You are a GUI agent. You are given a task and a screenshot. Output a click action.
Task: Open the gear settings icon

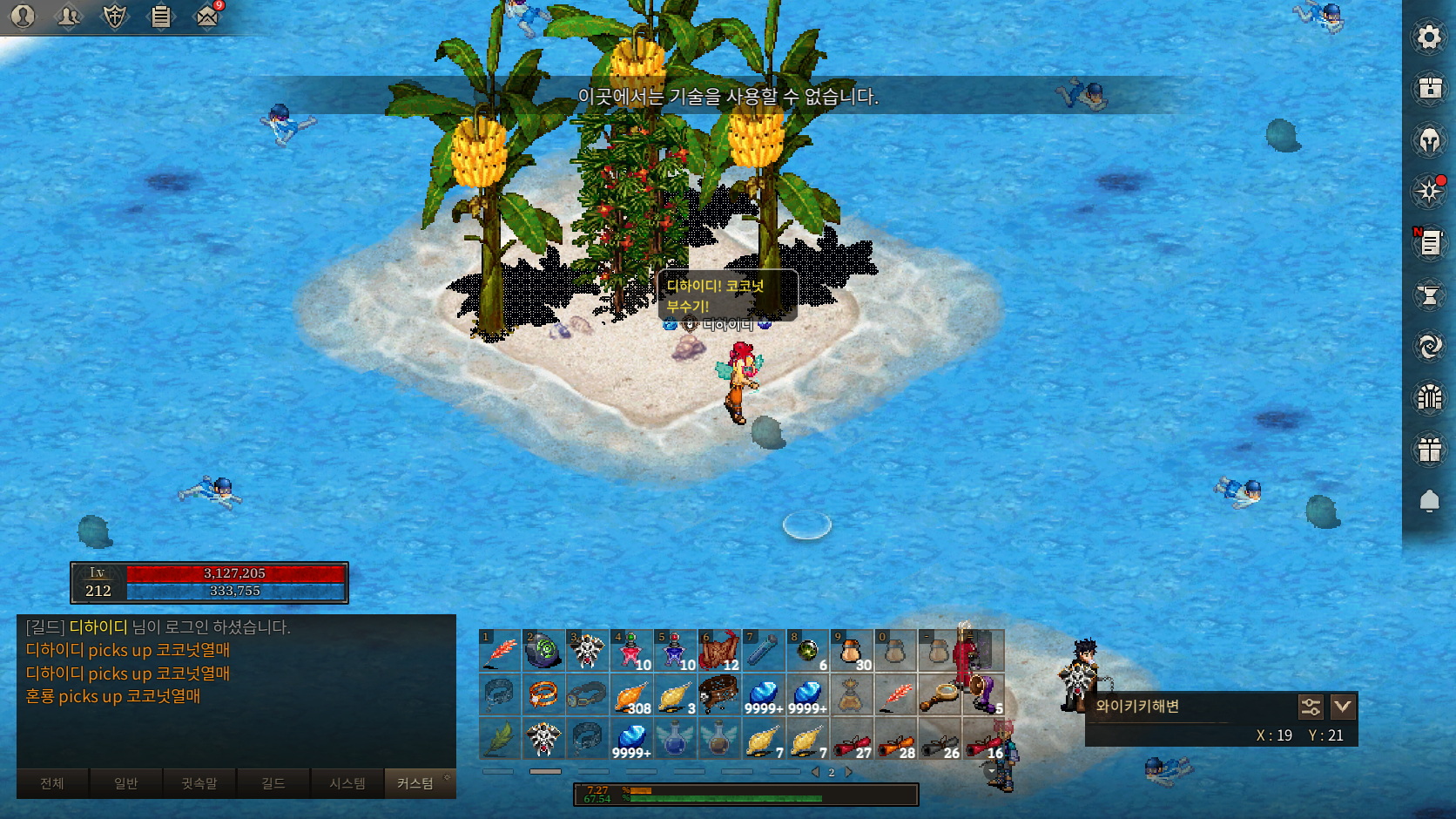pos(1429,37)
